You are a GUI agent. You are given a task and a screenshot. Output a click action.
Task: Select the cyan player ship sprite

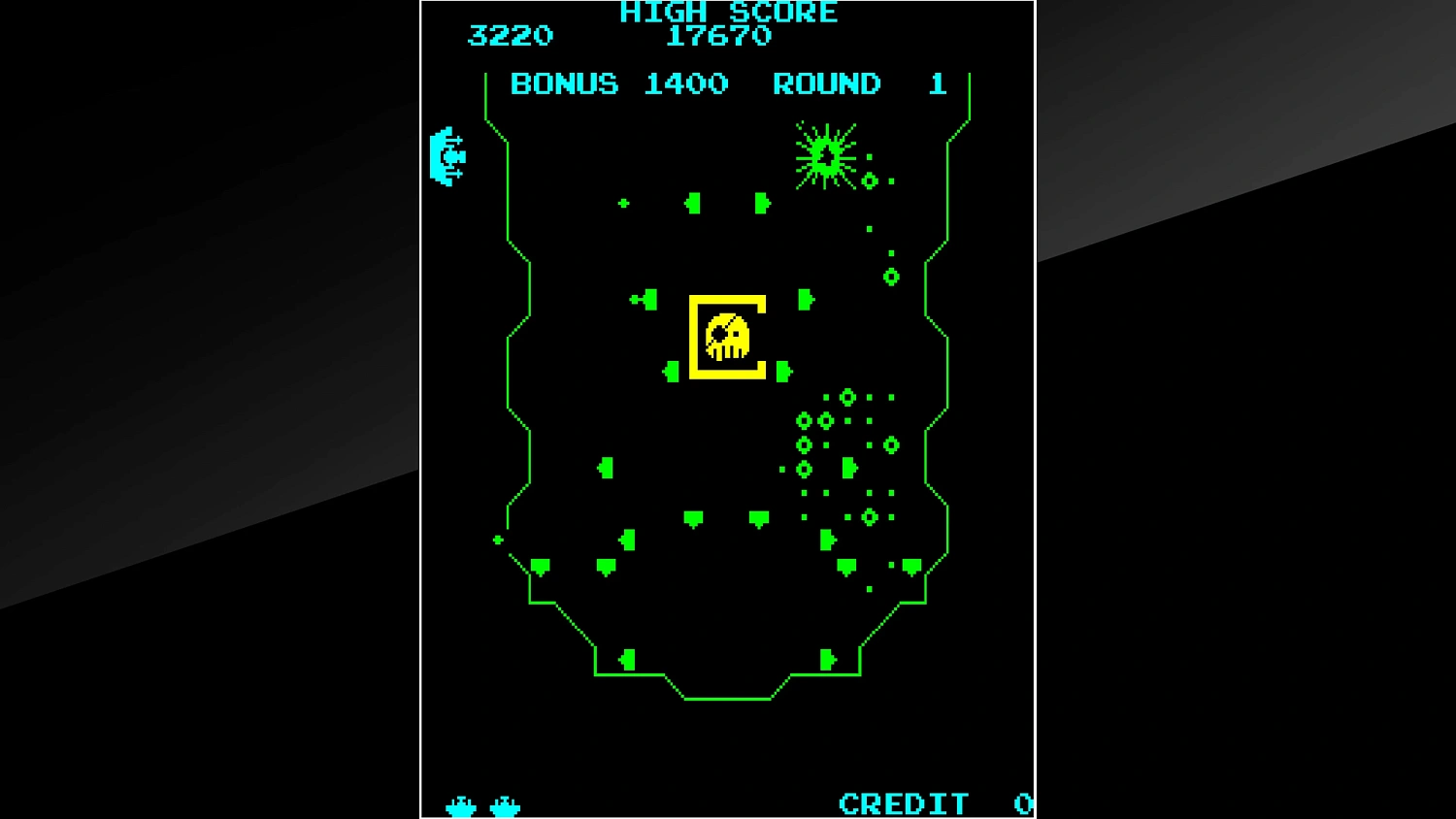click(x=447, y=155)
